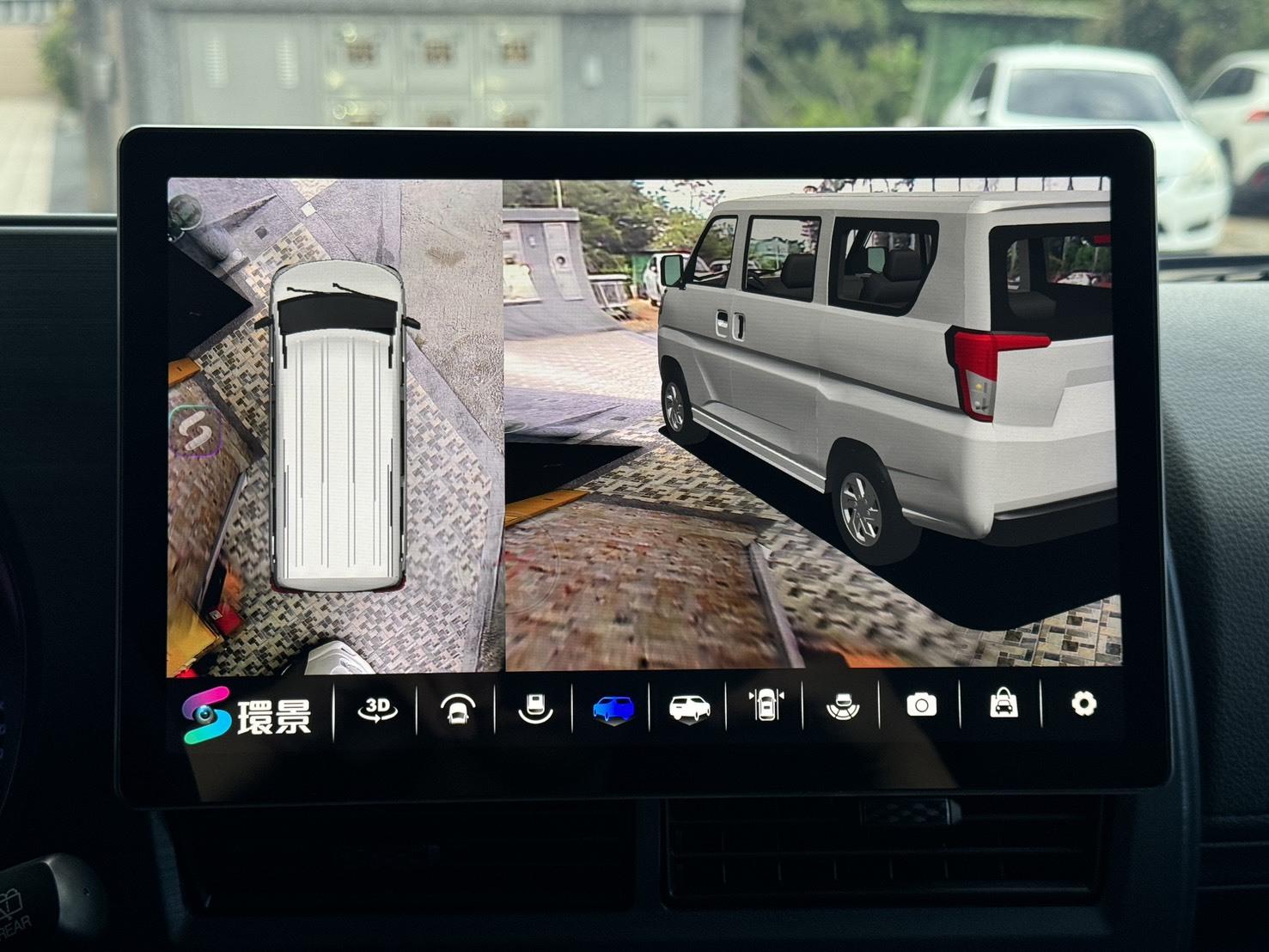
Task: Show the rear radar parking sensor view
Action: click(841, 709)
